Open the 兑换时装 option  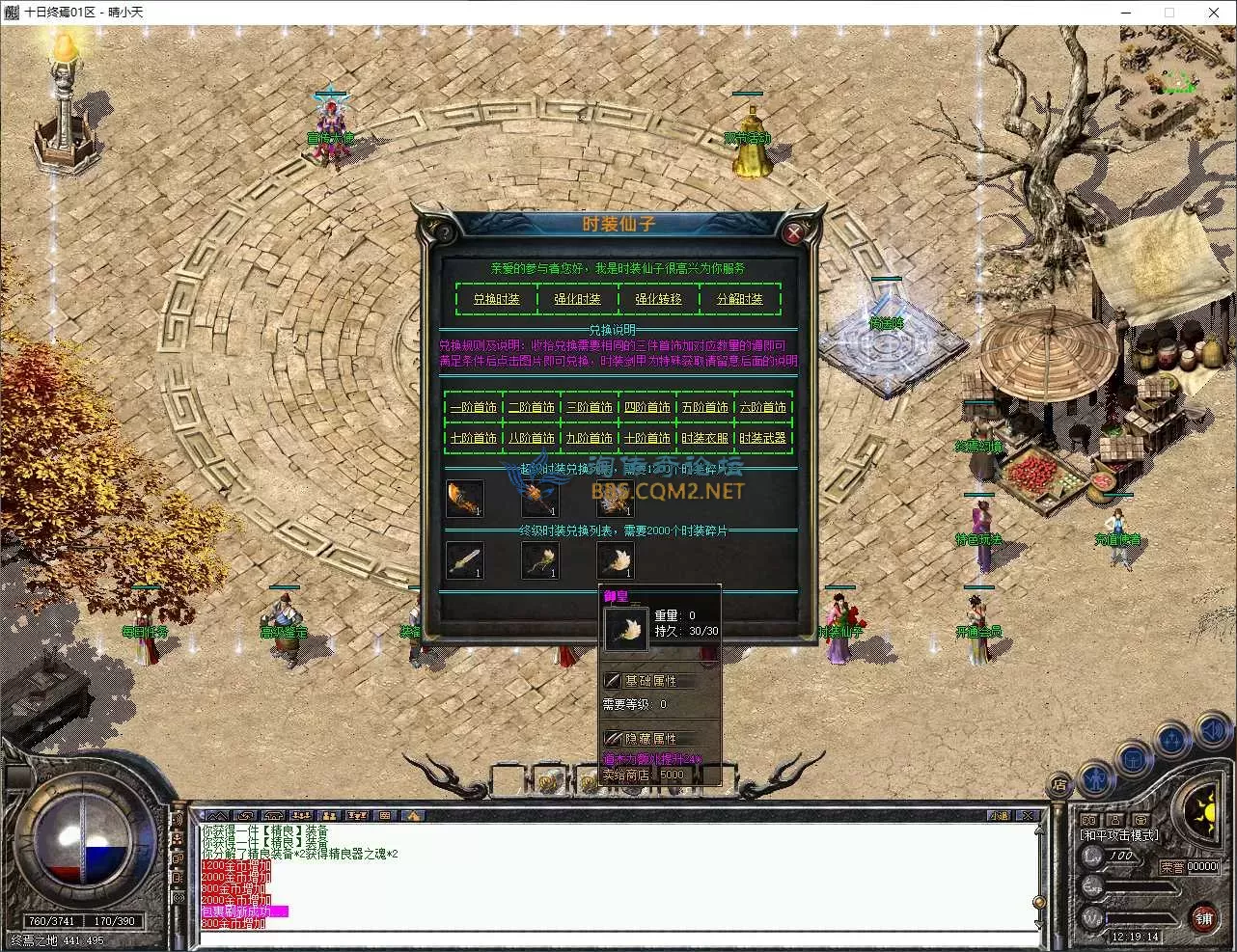(x=496, y=299)
